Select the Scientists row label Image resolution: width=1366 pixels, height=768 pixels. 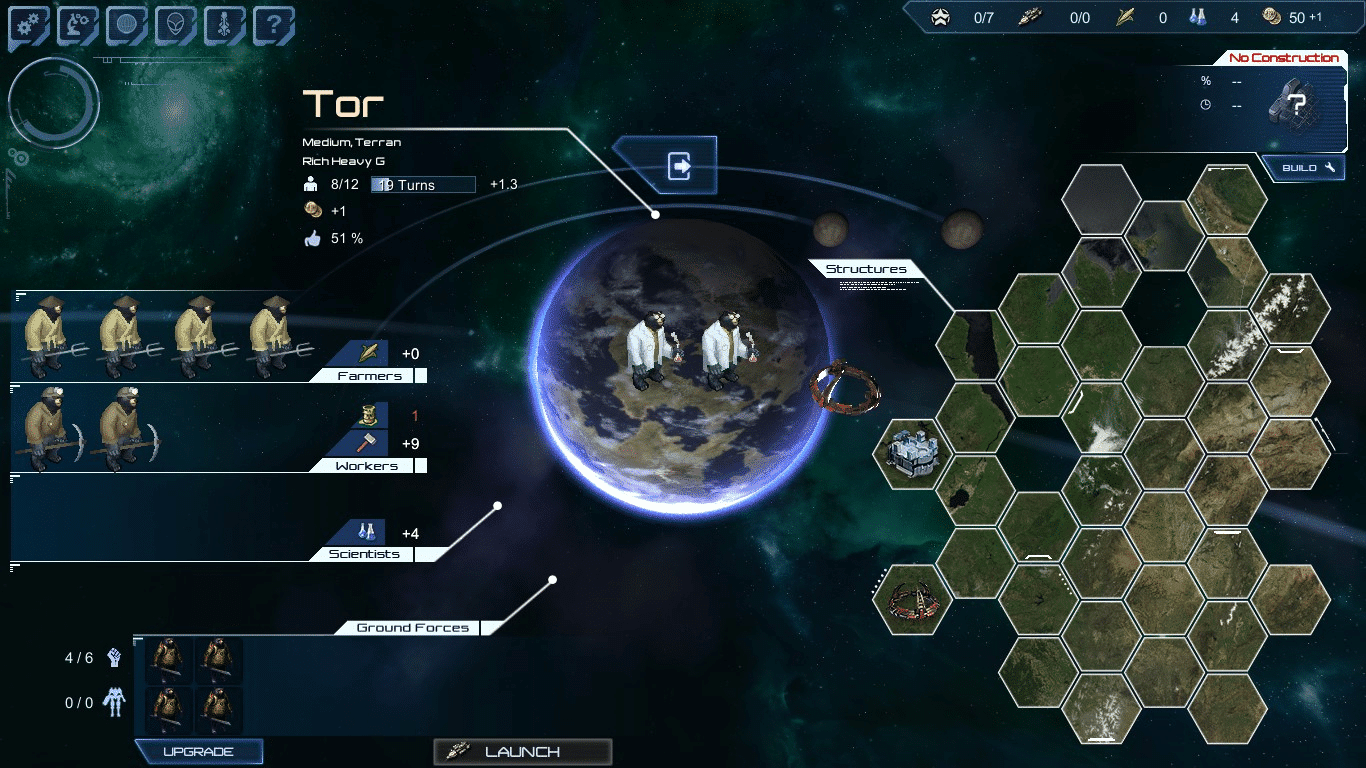coord(366,554)
